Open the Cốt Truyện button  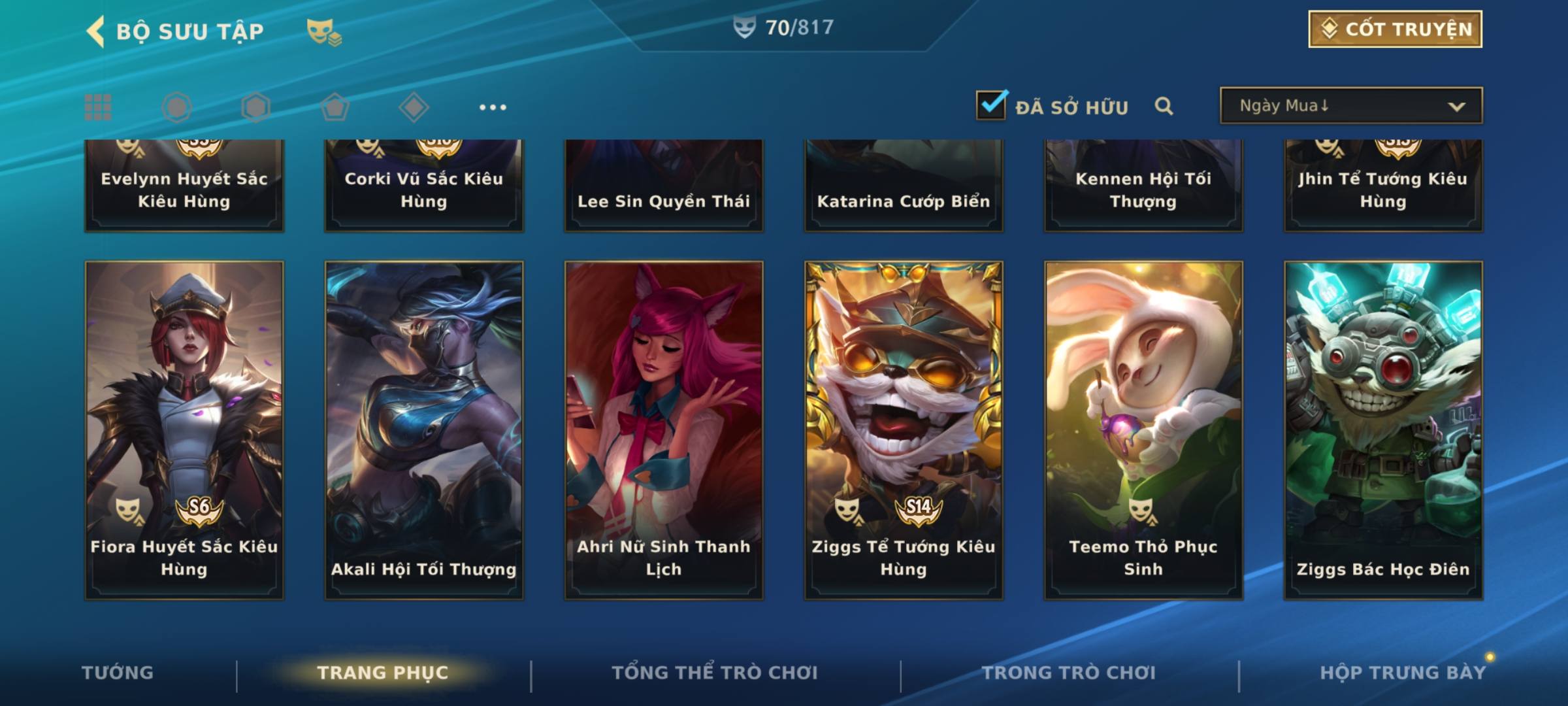[1395, 29]
